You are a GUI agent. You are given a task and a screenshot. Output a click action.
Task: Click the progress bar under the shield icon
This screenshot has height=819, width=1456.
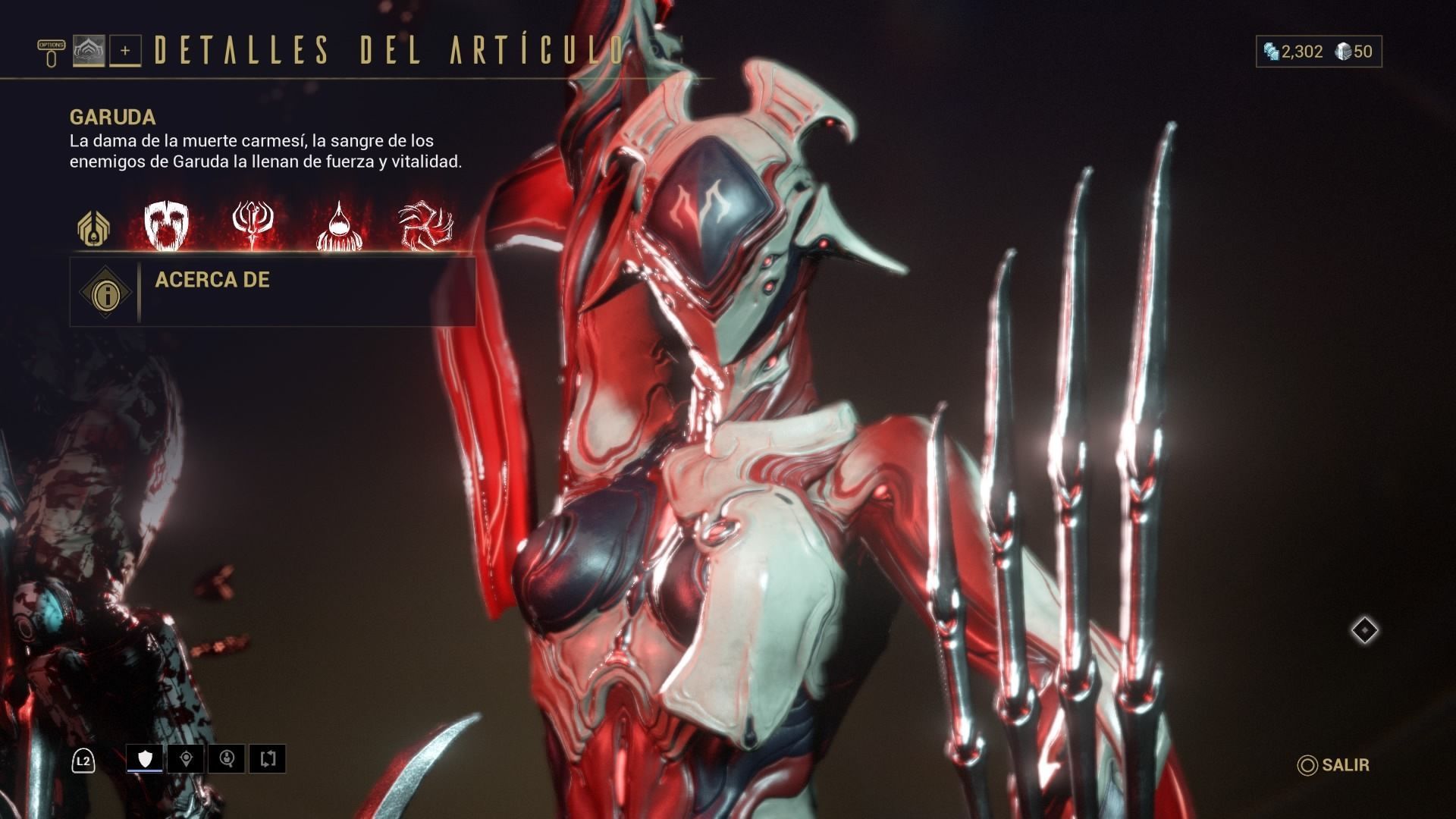(146, 770)
